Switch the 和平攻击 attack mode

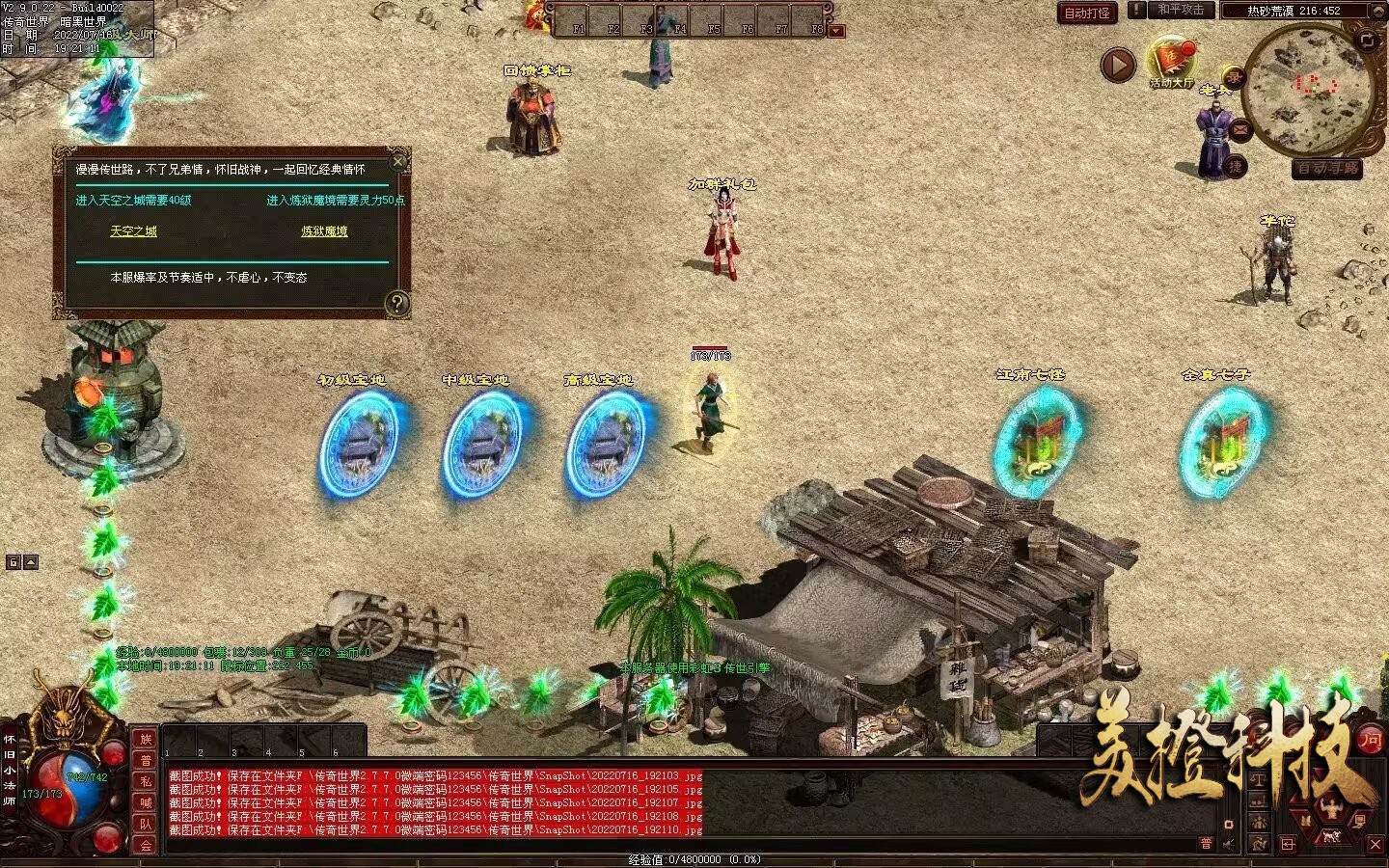click(x=1181, y=10)
